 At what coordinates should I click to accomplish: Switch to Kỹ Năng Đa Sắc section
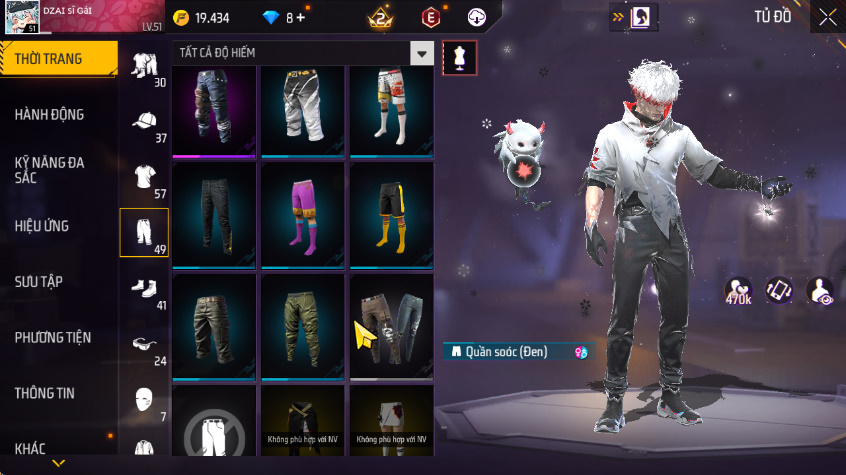(50, 170)
